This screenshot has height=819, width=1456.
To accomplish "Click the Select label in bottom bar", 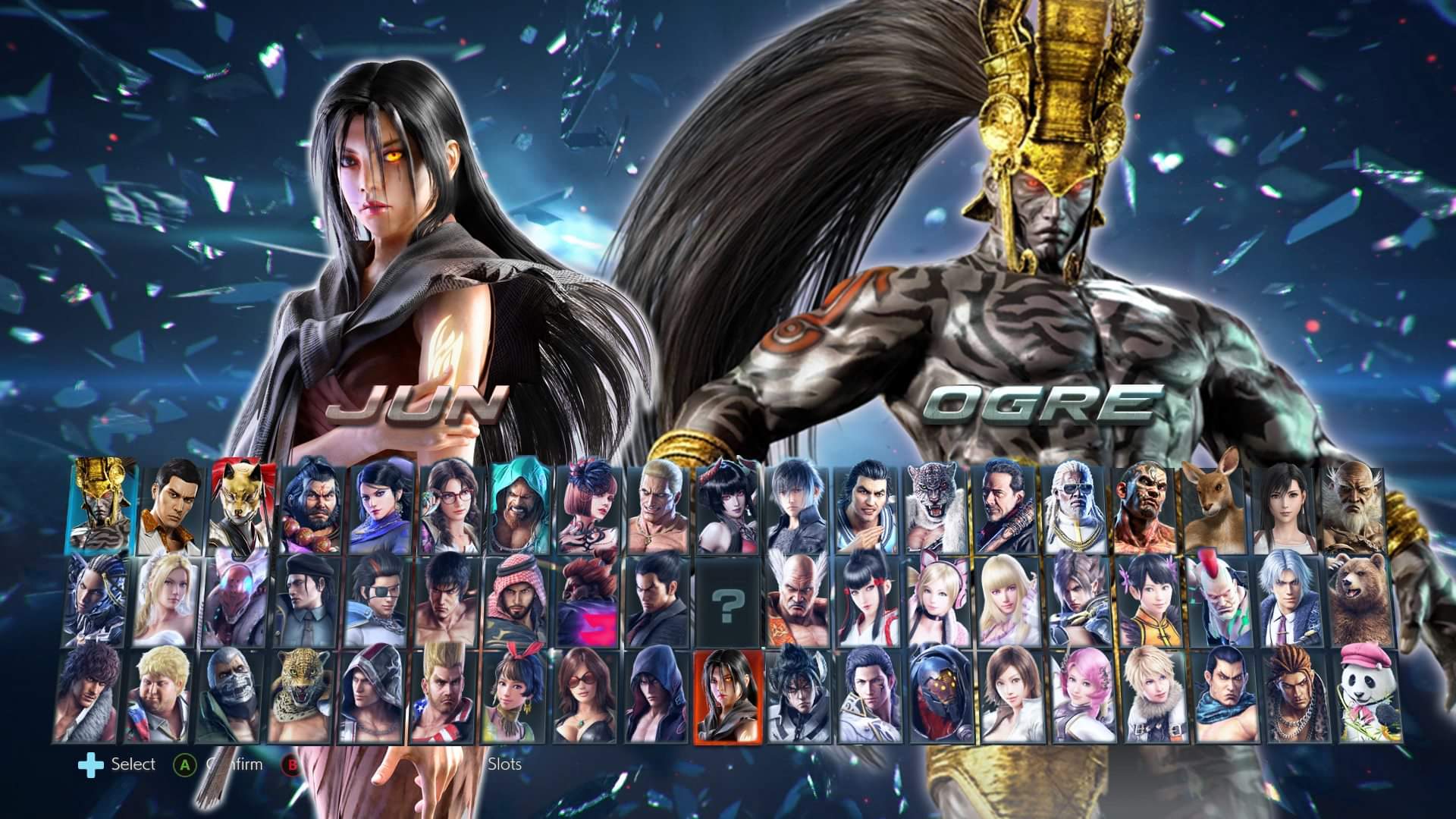I will point(135,764).
